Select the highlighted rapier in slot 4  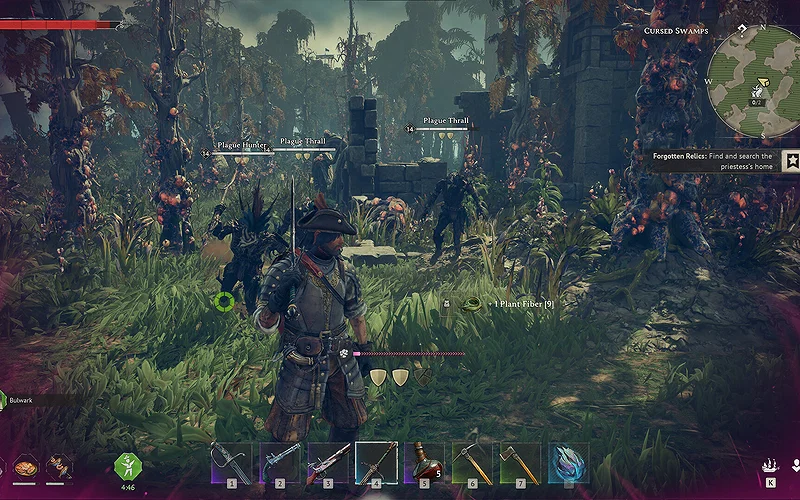point(377,463)
